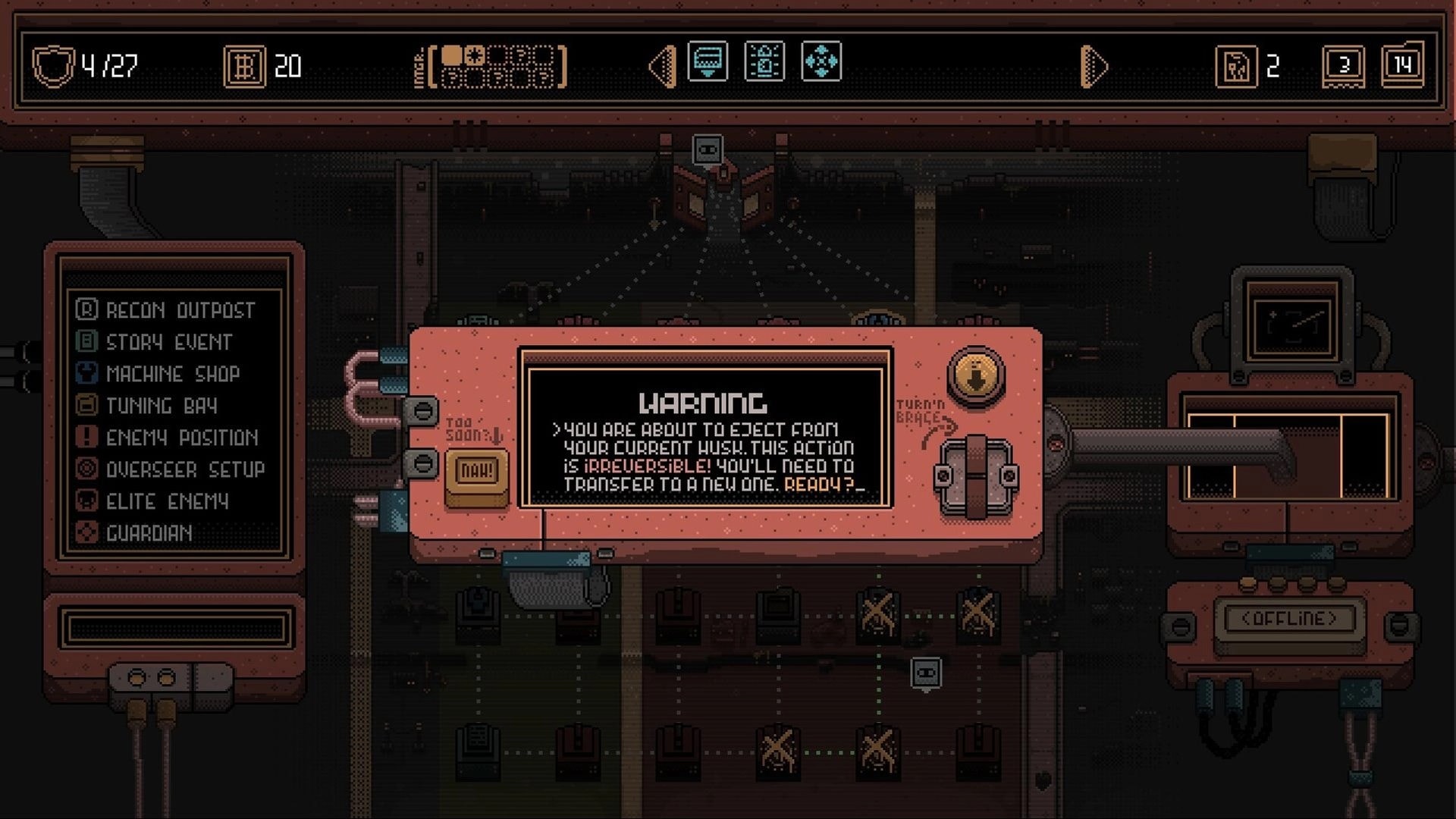The width and height of the screenshot is (1456, 819).
Task: Open the folder icon showing 14
Action: coord(1402,65)
